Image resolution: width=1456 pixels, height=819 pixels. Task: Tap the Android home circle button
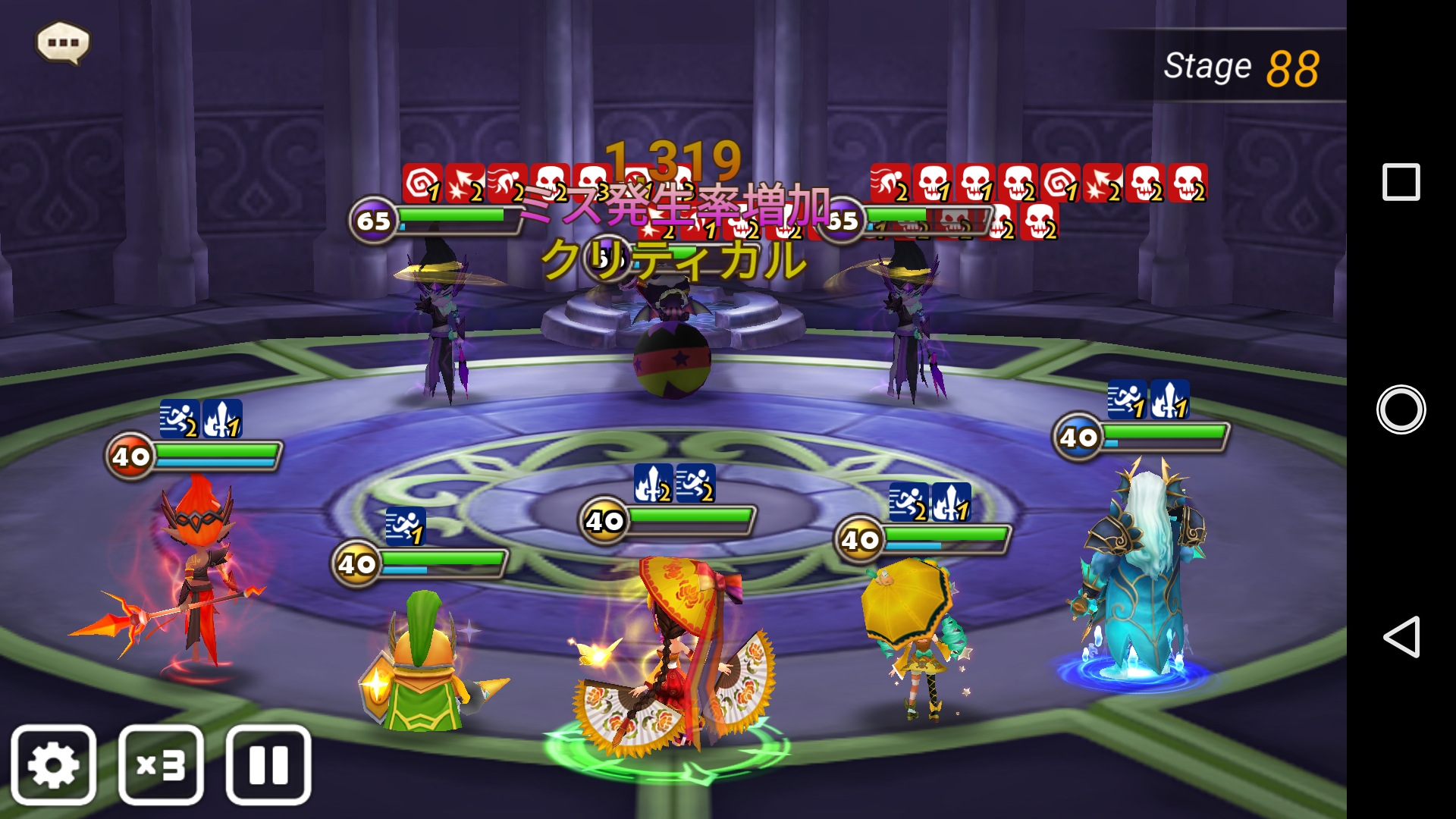(x=1401, y=409)
